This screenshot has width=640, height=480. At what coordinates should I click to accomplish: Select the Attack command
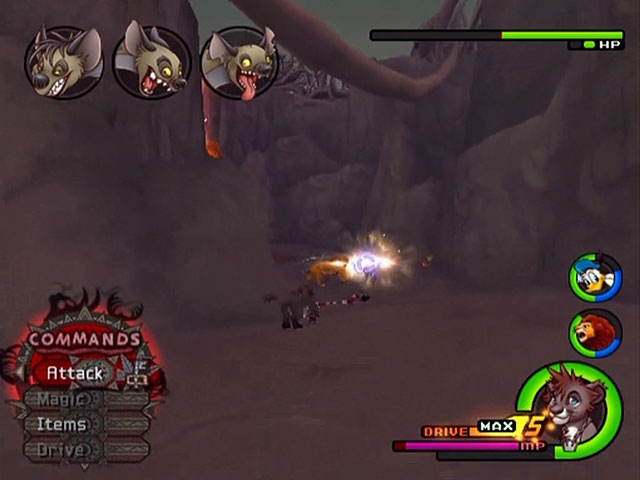[x=76, y=373]
